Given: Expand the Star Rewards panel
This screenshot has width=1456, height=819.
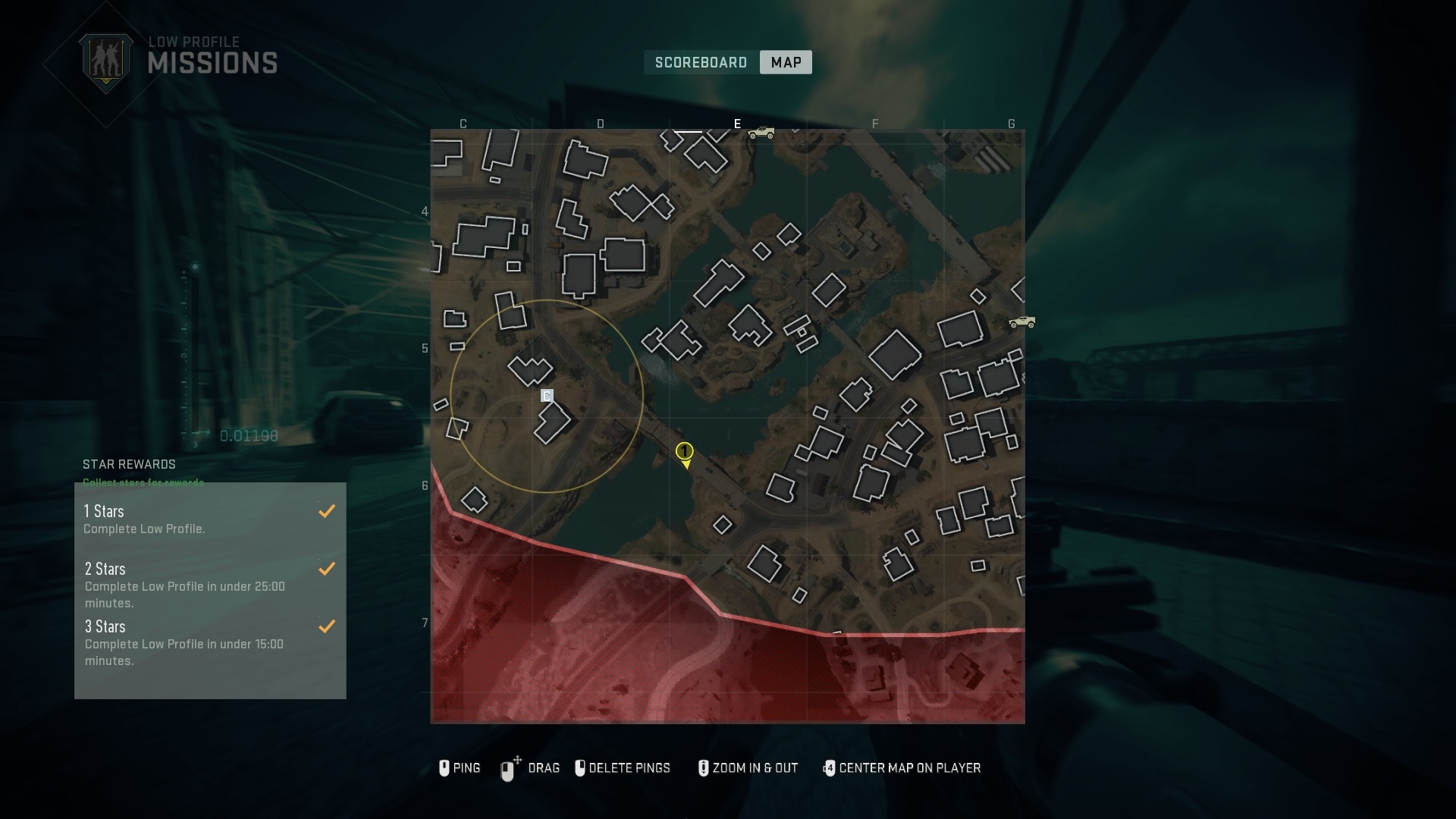Looking at the screenshot, I should (x=129, y=465).
